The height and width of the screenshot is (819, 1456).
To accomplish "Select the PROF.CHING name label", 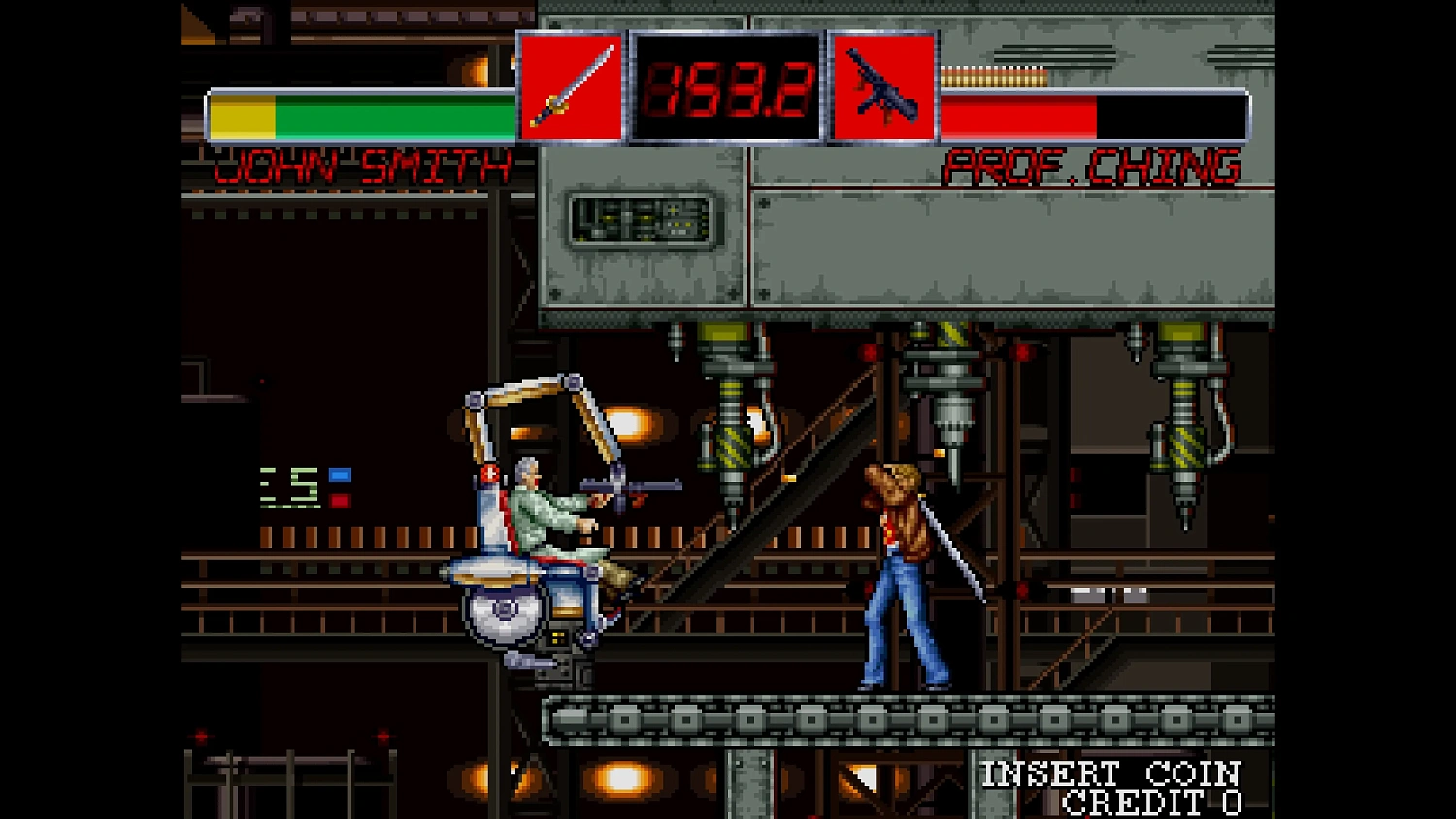I will (x=1092, y=166).
